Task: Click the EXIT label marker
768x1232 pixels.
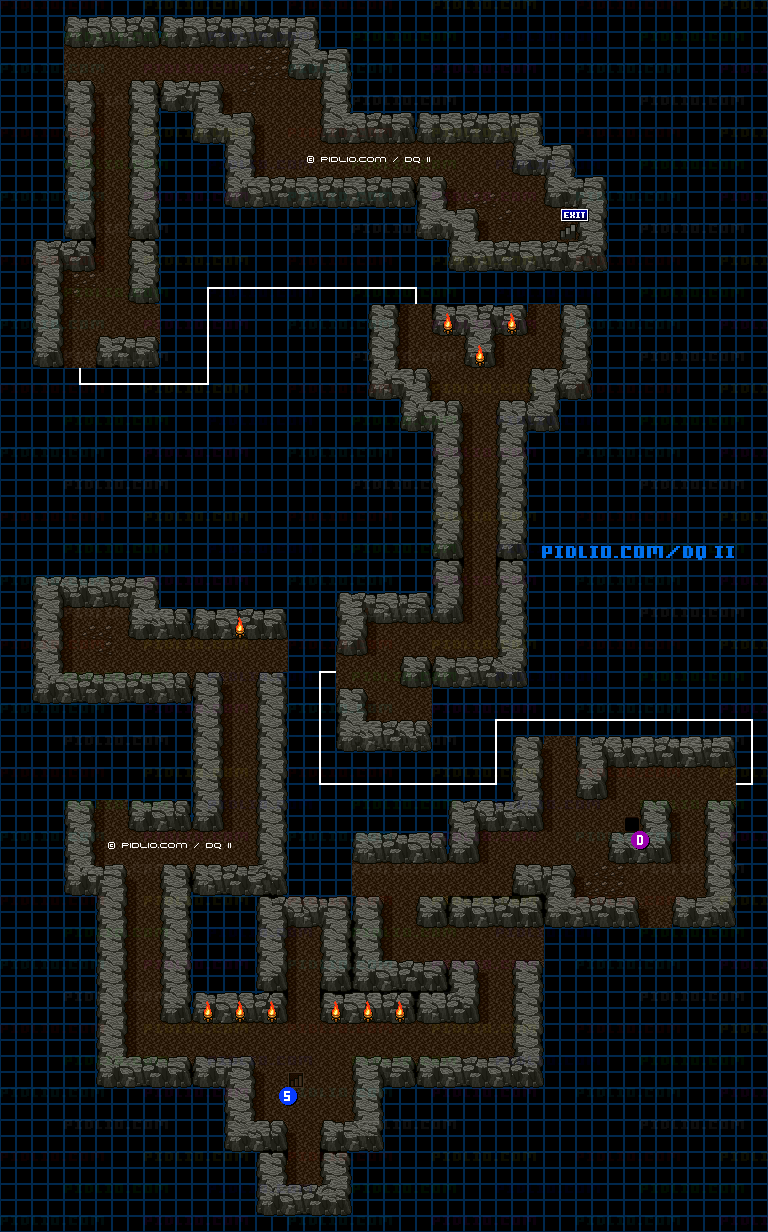Action: pos(574,215)
